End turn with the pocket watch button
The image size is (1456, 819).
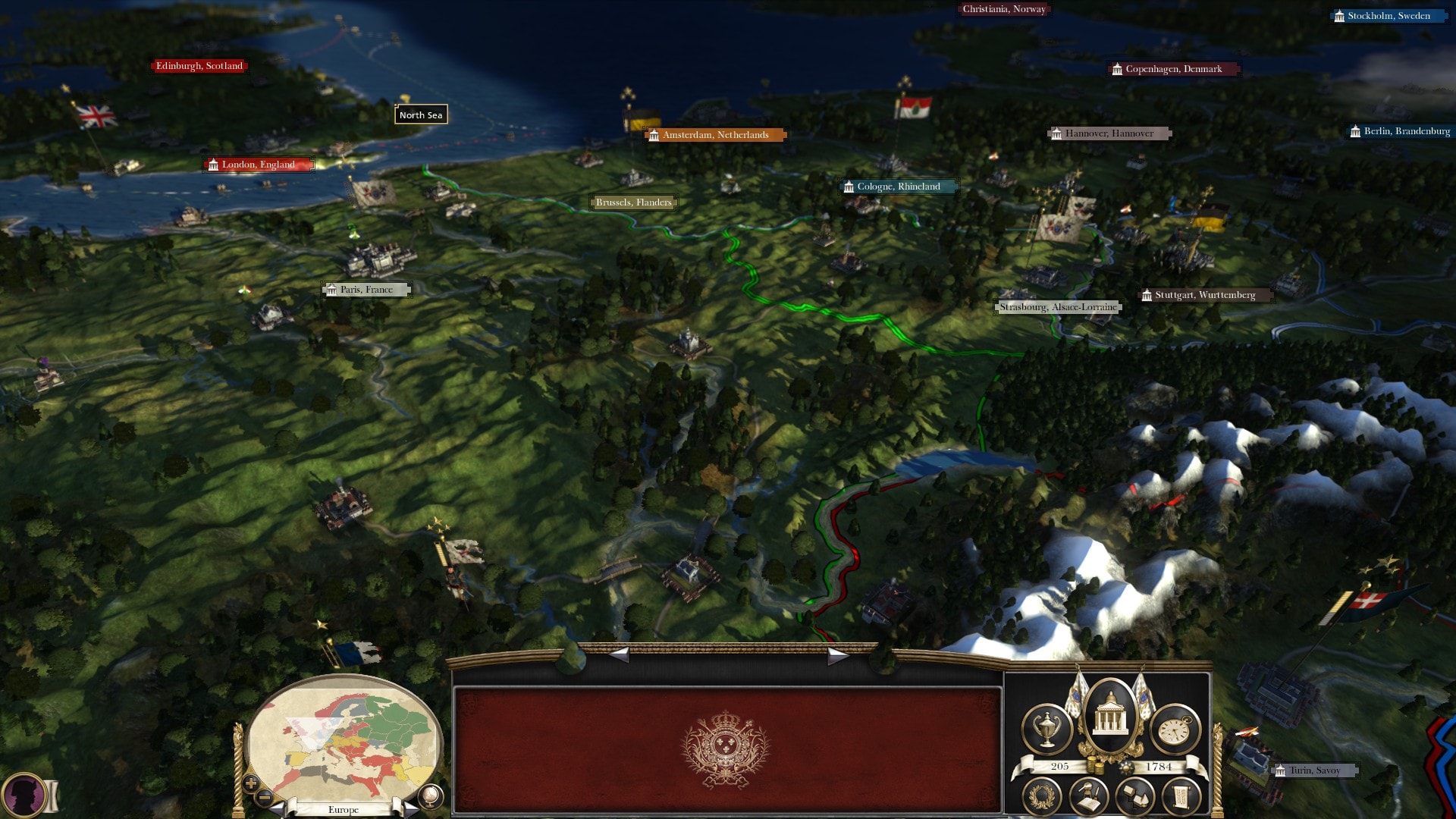(1175, 730)
